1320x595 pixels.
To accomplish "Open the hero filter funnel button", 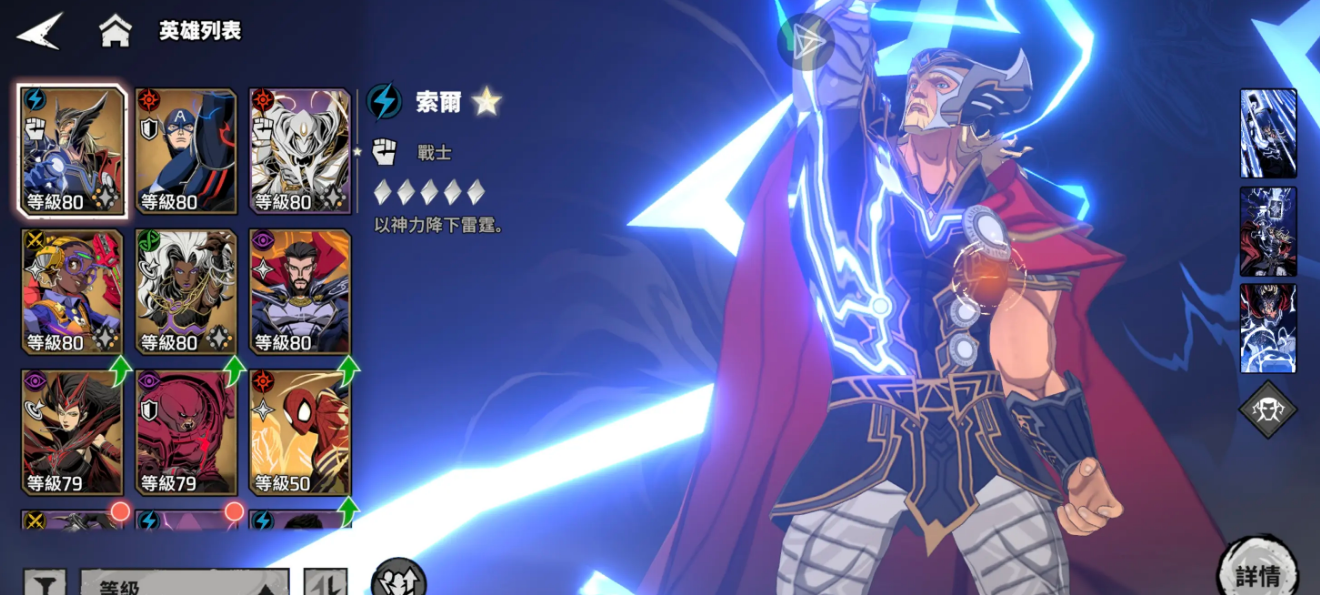I will pos(45,583).
